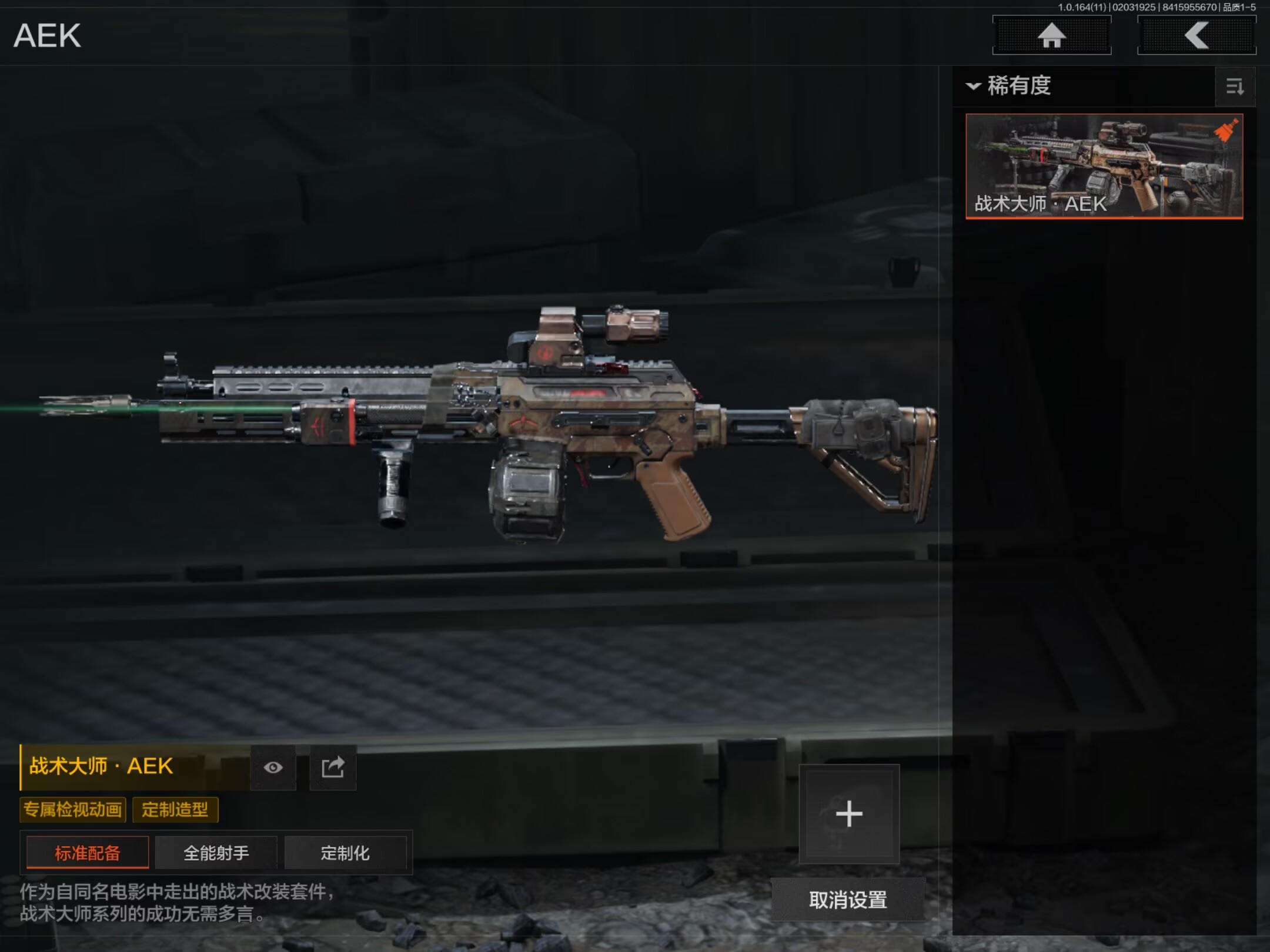Screen dimensions: 1270x952
Task: Click the plus slot to add
Action: (848, 814)
